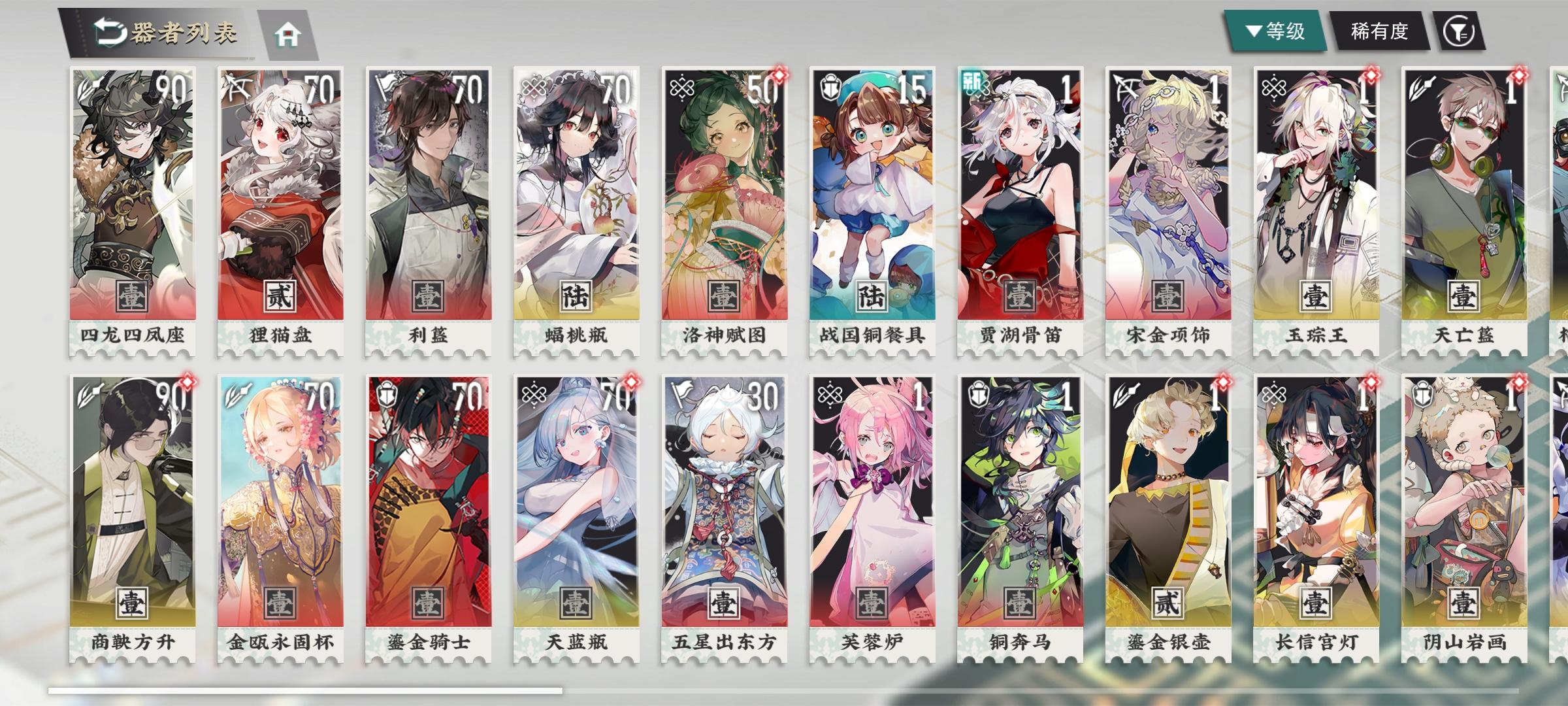Open the 贾湖骨笛 card marked with 新 badge
Viewport: 1568px width, 706px height.
1019,203
